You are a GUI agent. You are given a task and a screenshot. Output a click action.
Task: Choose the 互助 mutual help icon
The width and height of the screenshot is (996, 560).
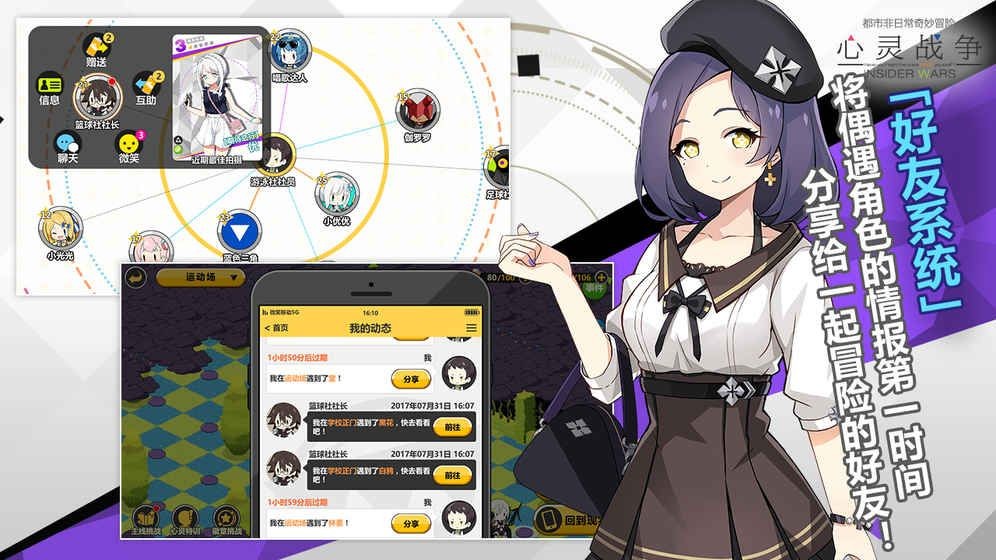[147, 85]
